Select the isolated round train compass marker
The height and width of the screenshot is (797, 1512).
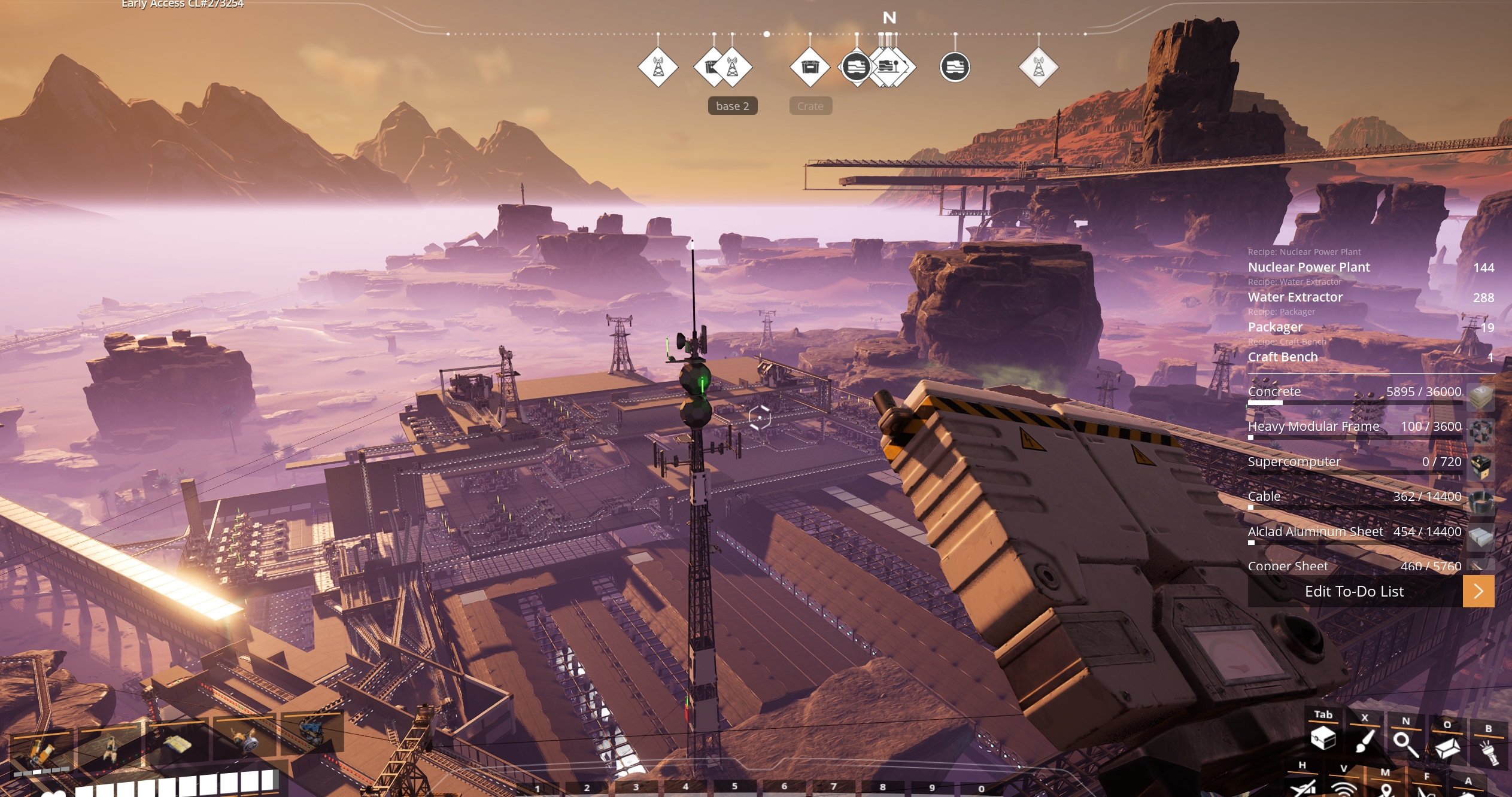pyautogui.click(x=955, y=67)
